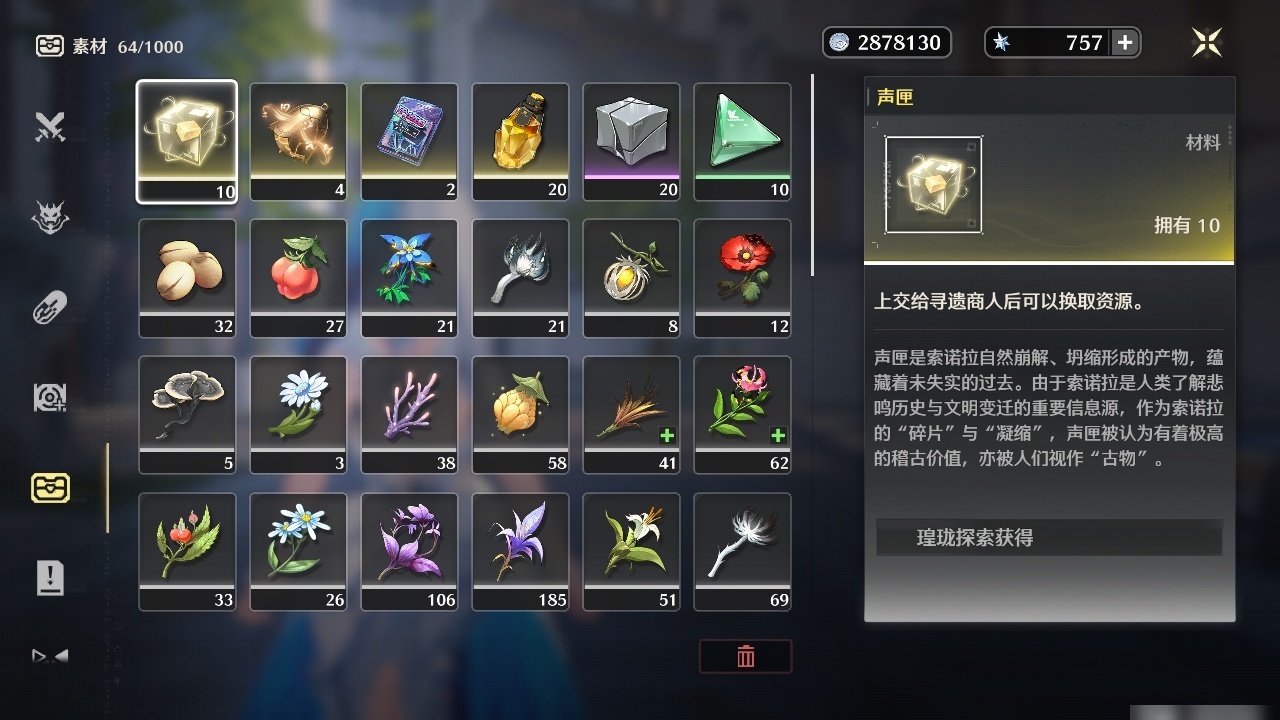The height and width of the screenshot is (720, 1280).
Task: Select the 声匣 item in the grid
Action: [x=187, y=140]
